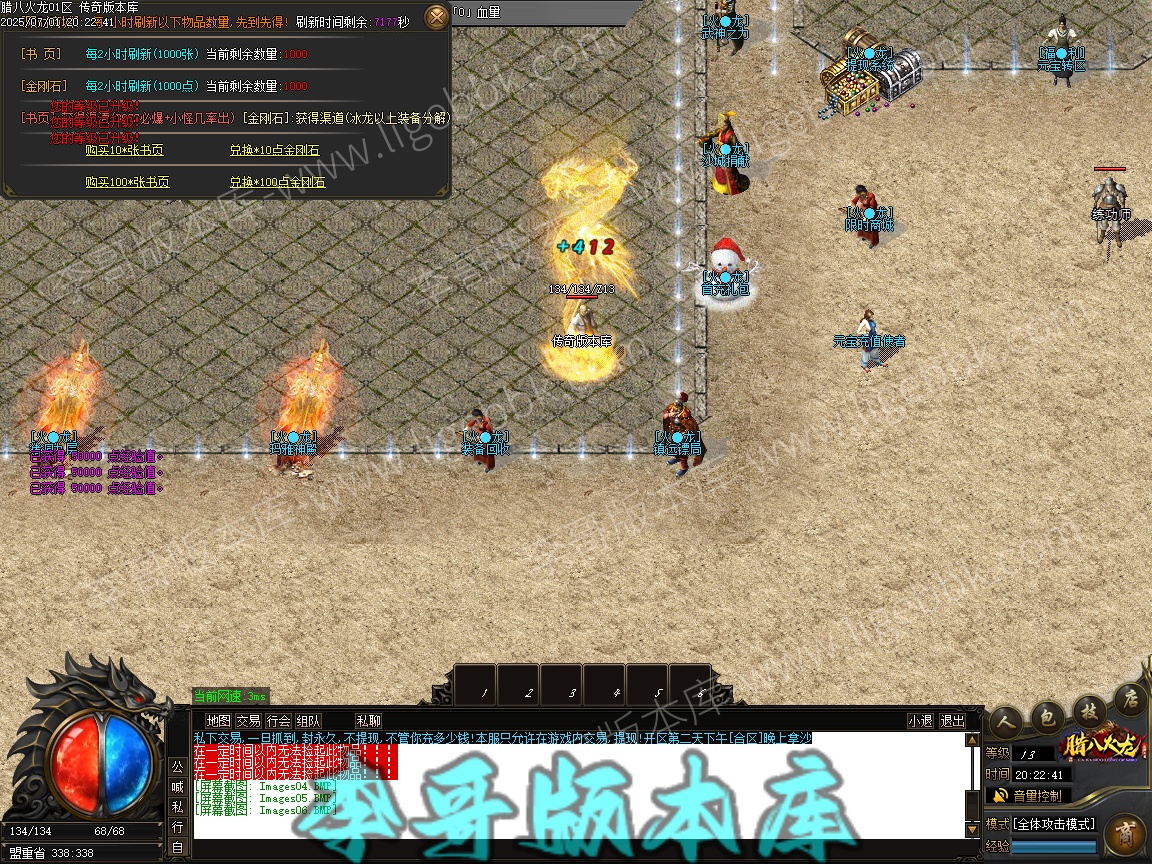This screenshot has width=1152, height=864.
Task: Open the skills 技 icon
Action: click(1088, 708)
